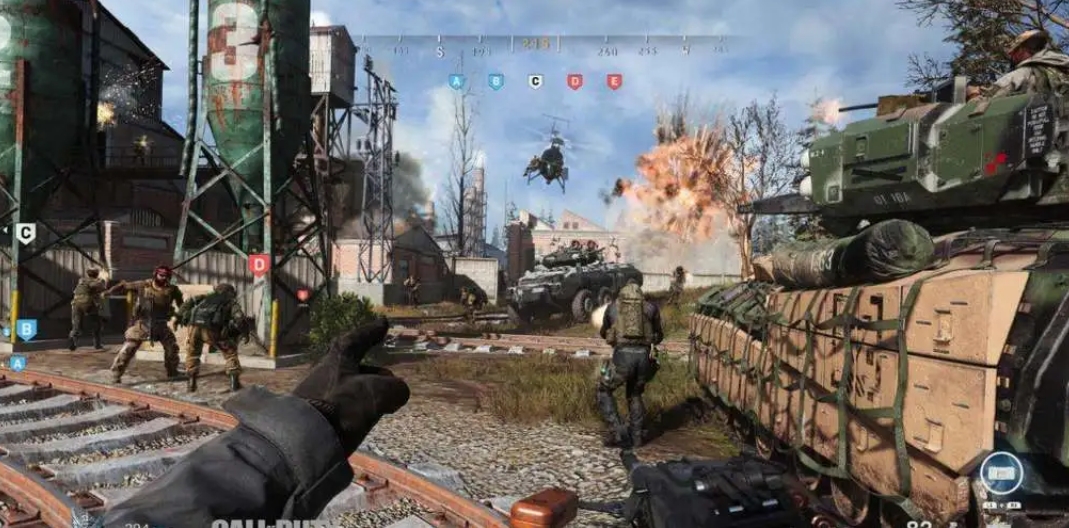Select the blue B objective on the compass
1069x528 pixels.
pos(496,82)
